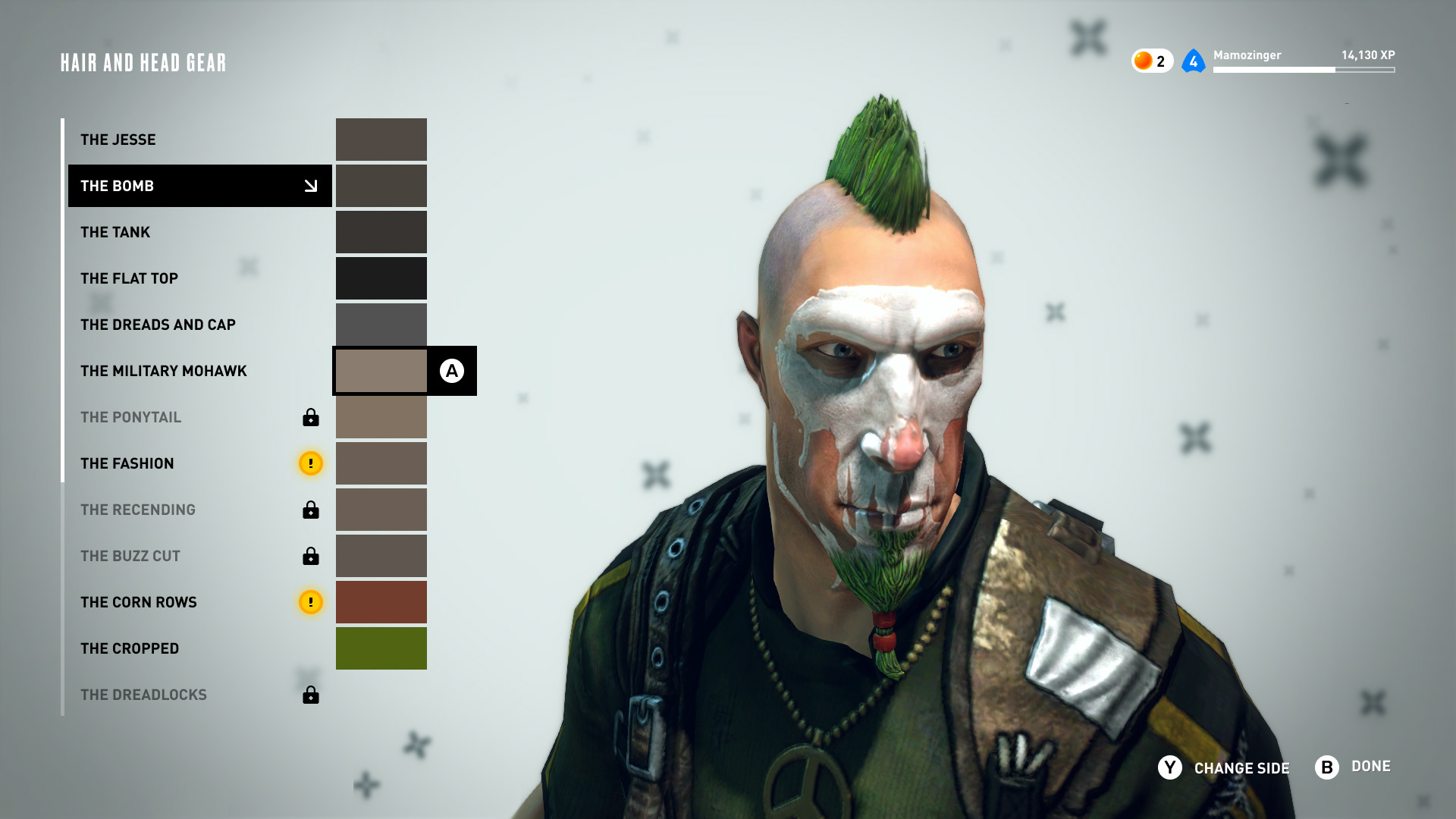The width and height of the screenshot is (1456, 819).
Task: Select The Military Mohawk hairstyle
Action: (x=164, y=371)
